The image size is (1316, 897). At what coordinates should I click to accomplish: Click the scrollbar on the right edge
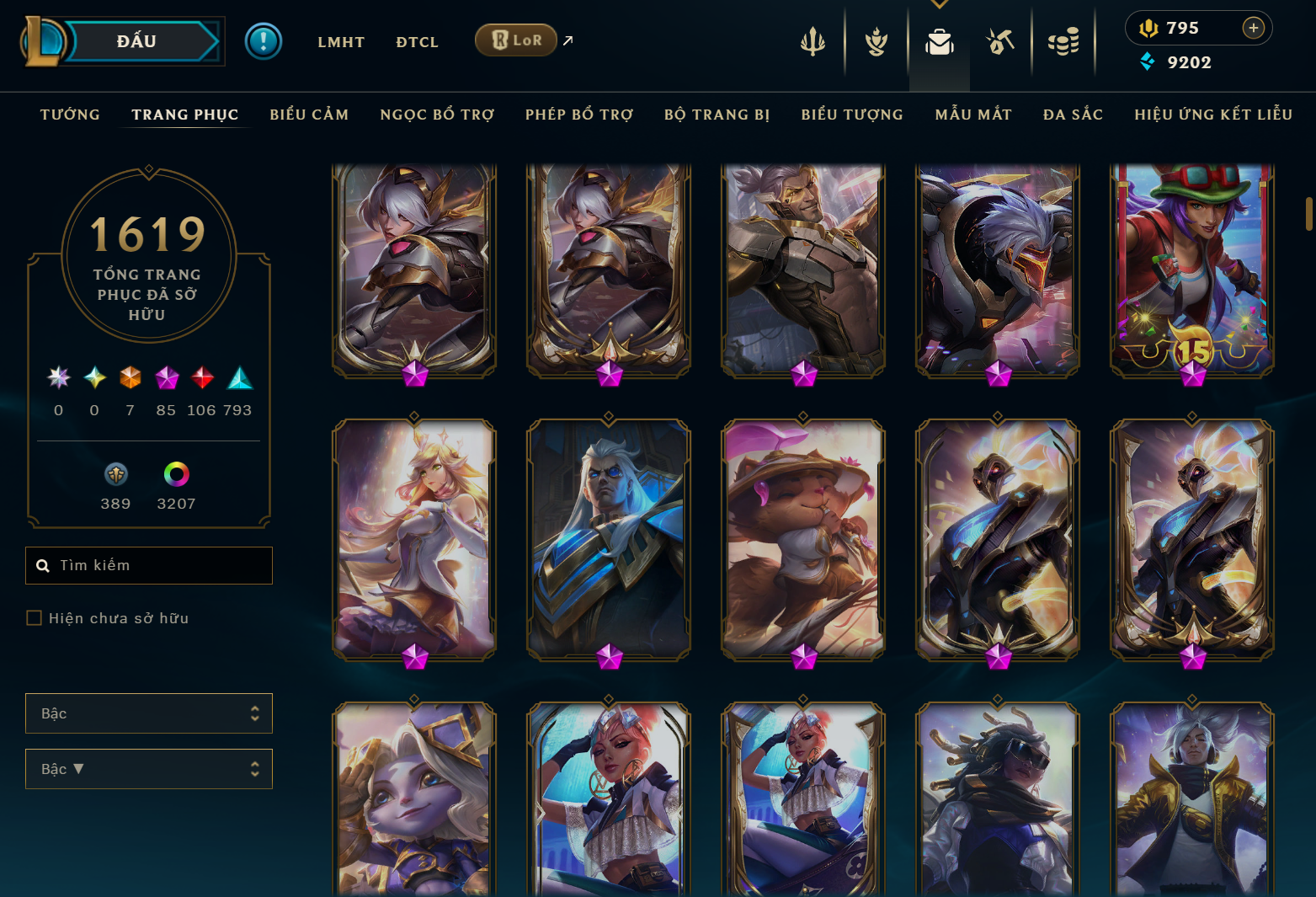[1308, 211]
